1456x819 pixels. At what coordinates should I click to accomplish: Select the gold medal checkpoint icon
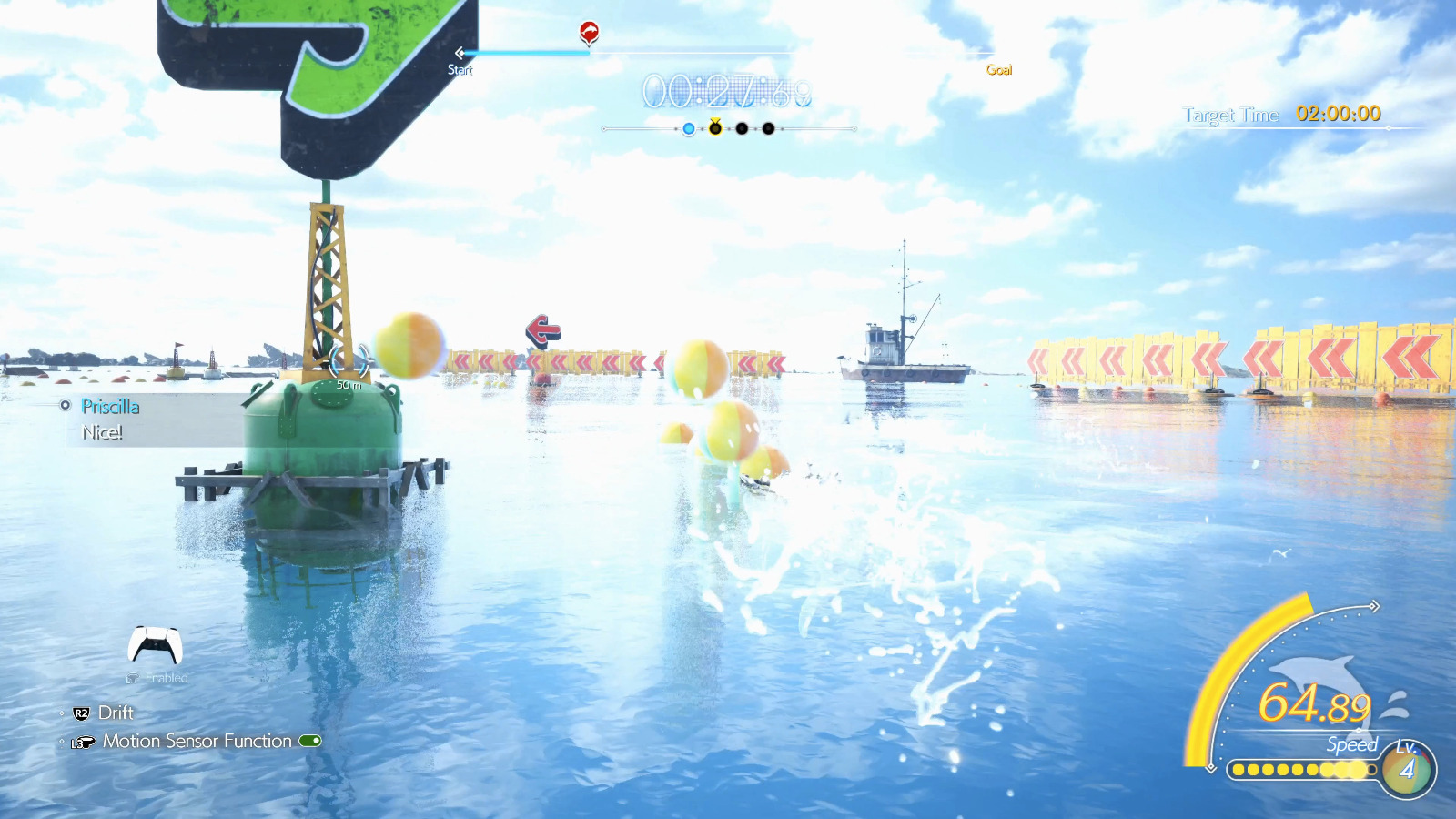pos(715,126)
